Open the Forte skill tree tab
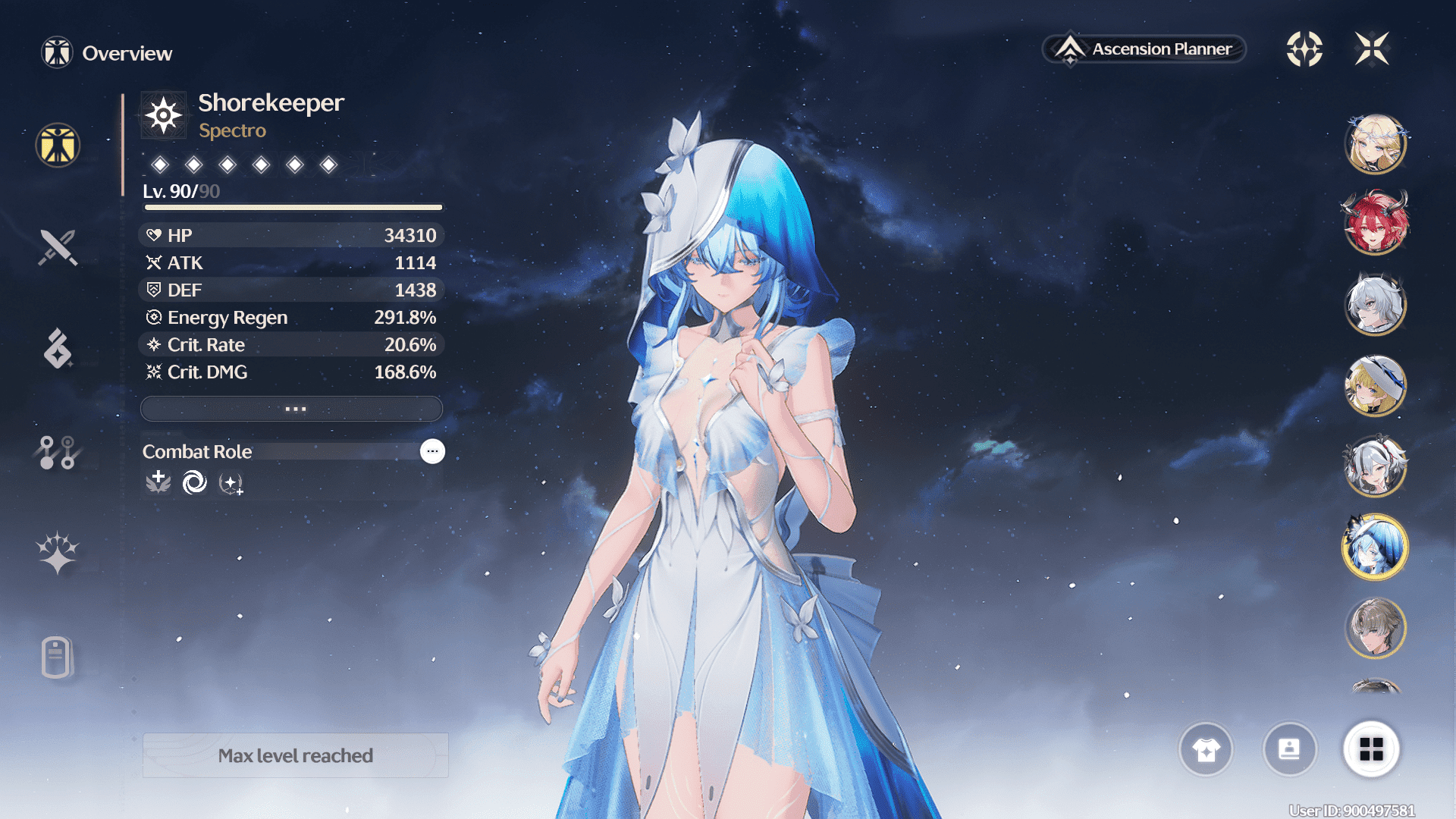Viewport: 1456px width, 819px height. (58, 452)
